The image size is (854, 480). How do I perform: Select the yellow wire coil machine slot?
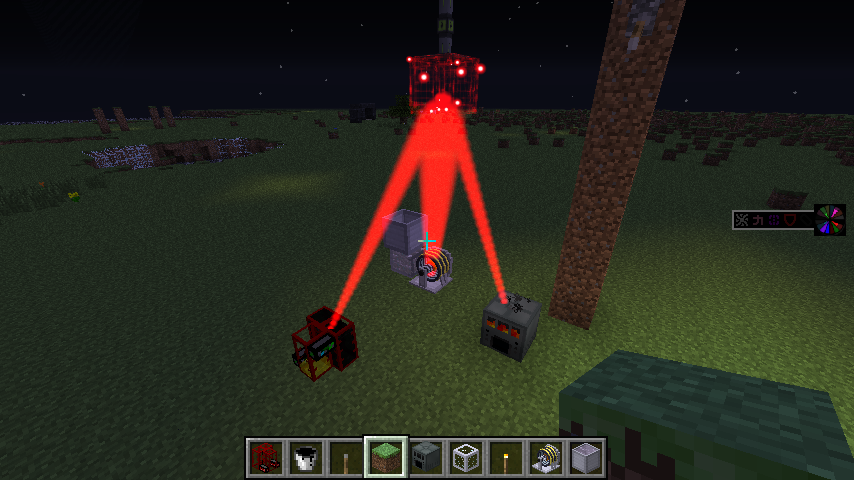point(546,458)
